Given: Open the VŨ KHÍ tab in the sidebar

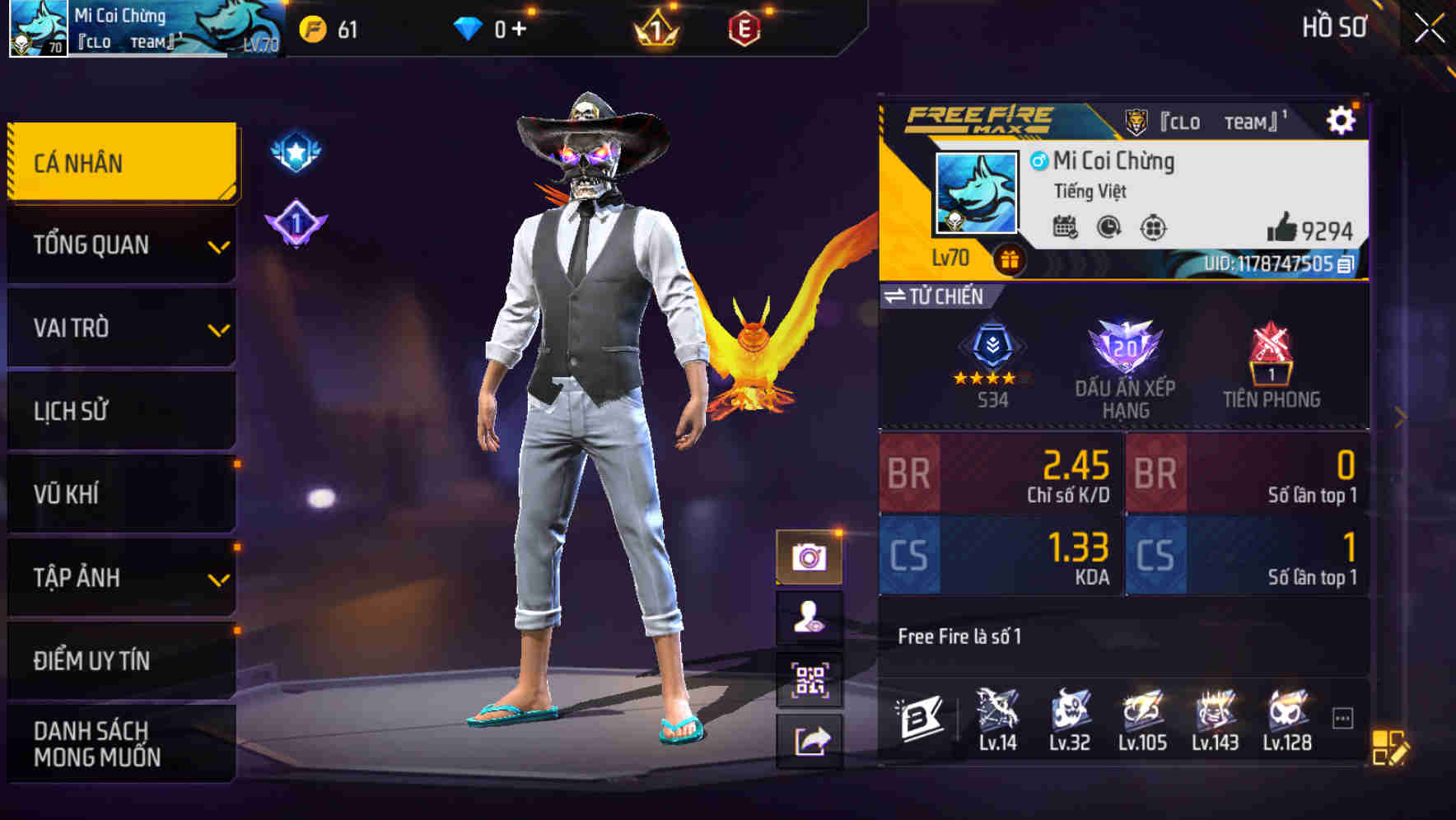Looking at the screenshot, I should point(119,494).
